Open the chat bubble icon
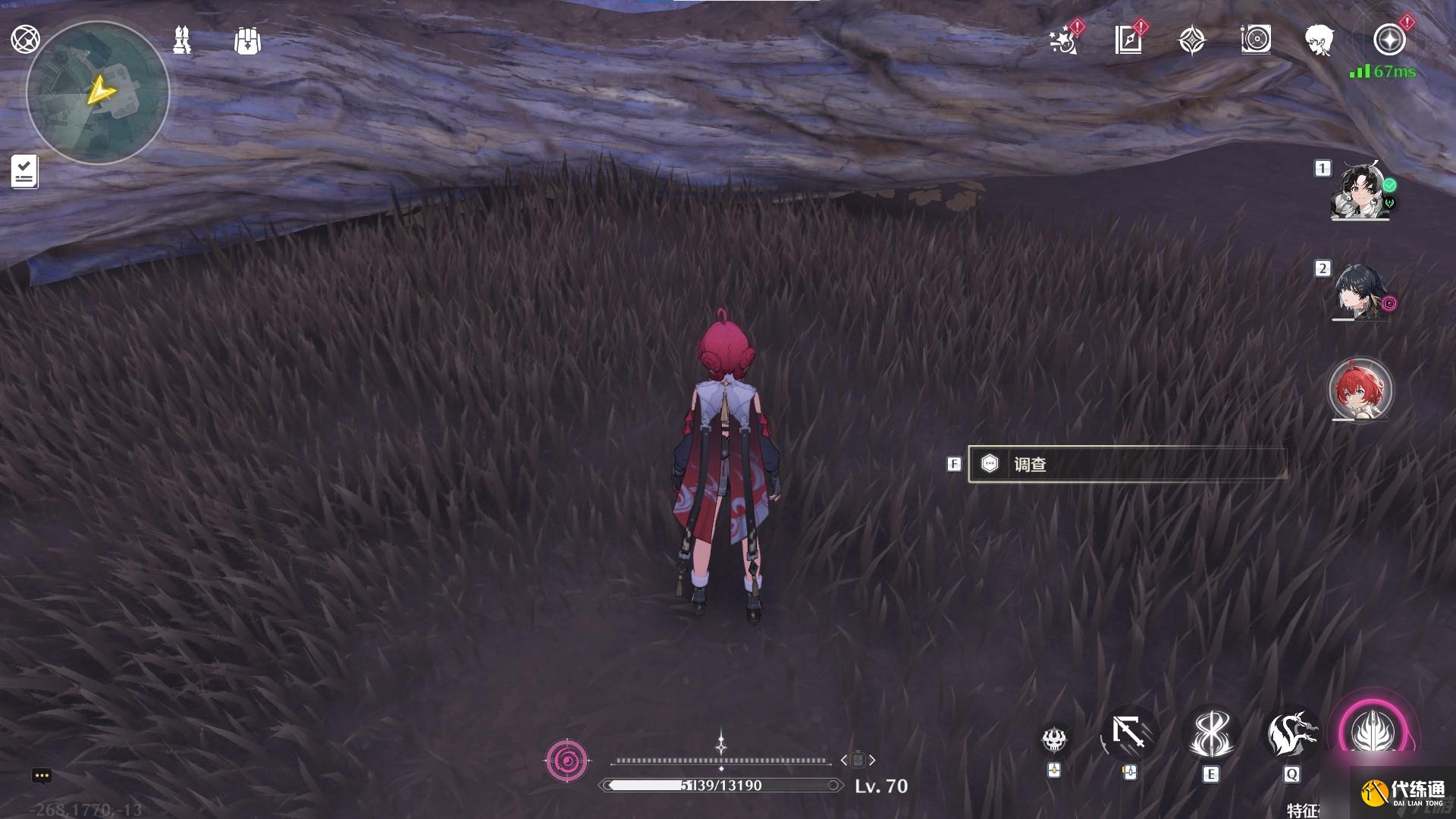The height and width of the screenshot is (819, 1456). pyautogui.click(x=42, y=776)
